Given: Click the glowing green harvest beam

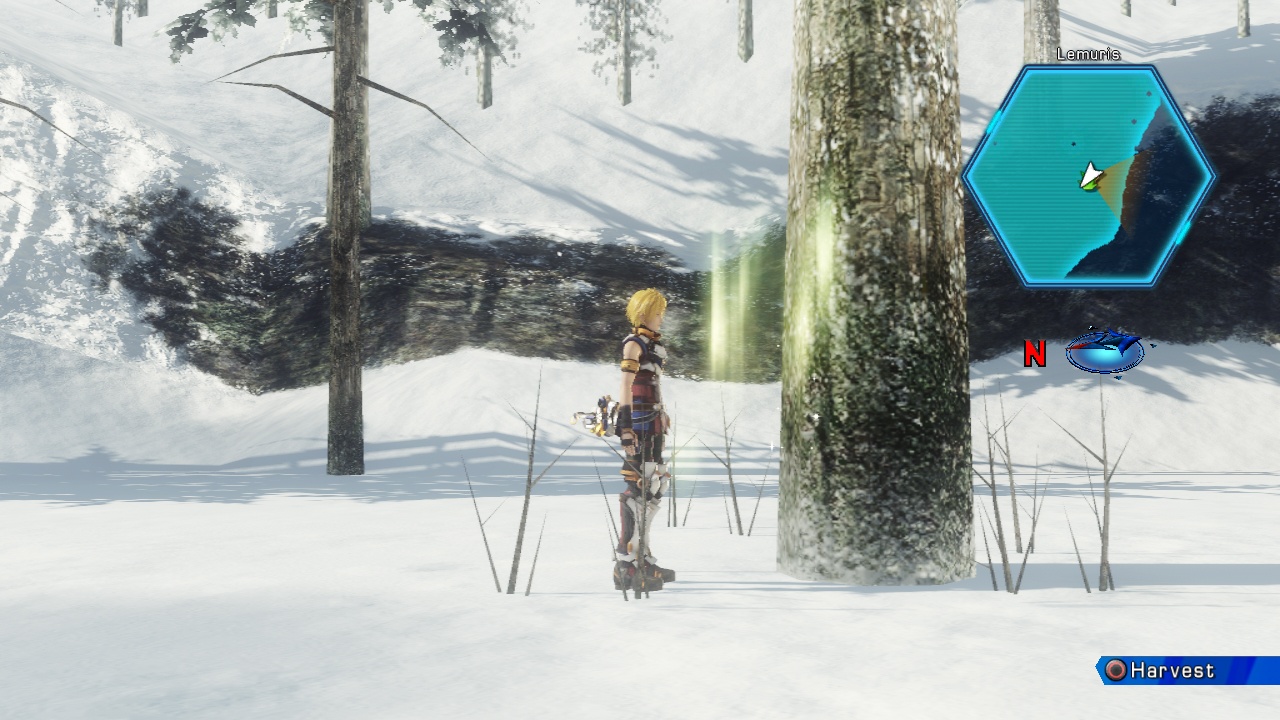Looking at the screenshot, I should pyautogui.click(x=725, y=310).
